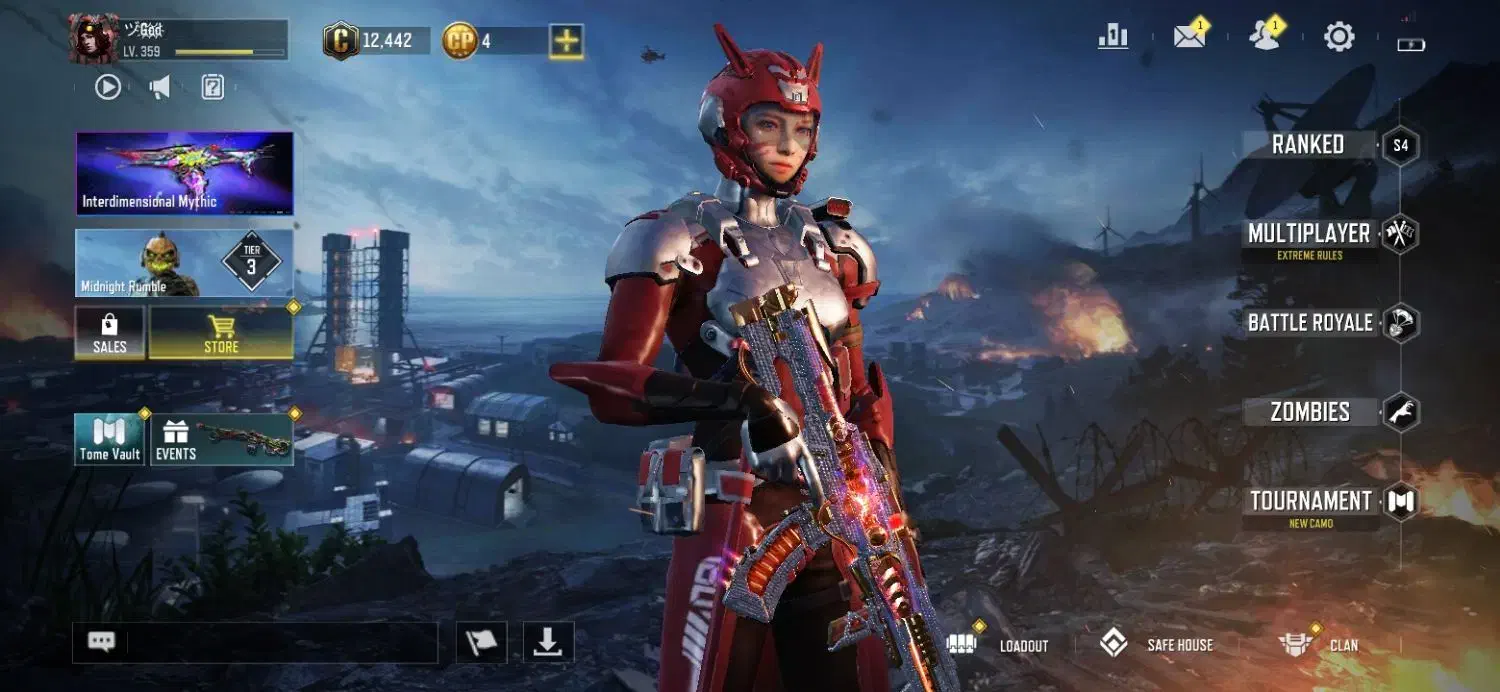Viewport: 1500px width, 692px height.
Task: Open the friends list icon
Action: [1264, 37]
